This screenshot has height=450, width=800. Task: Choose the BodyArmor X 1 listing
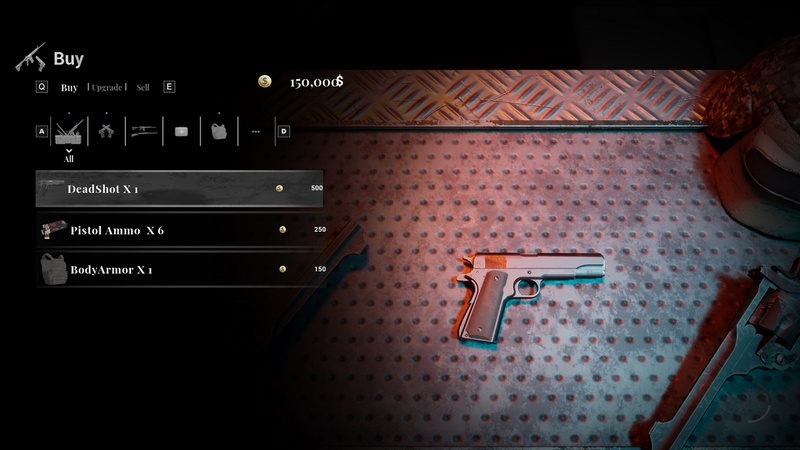click(180, 269)
